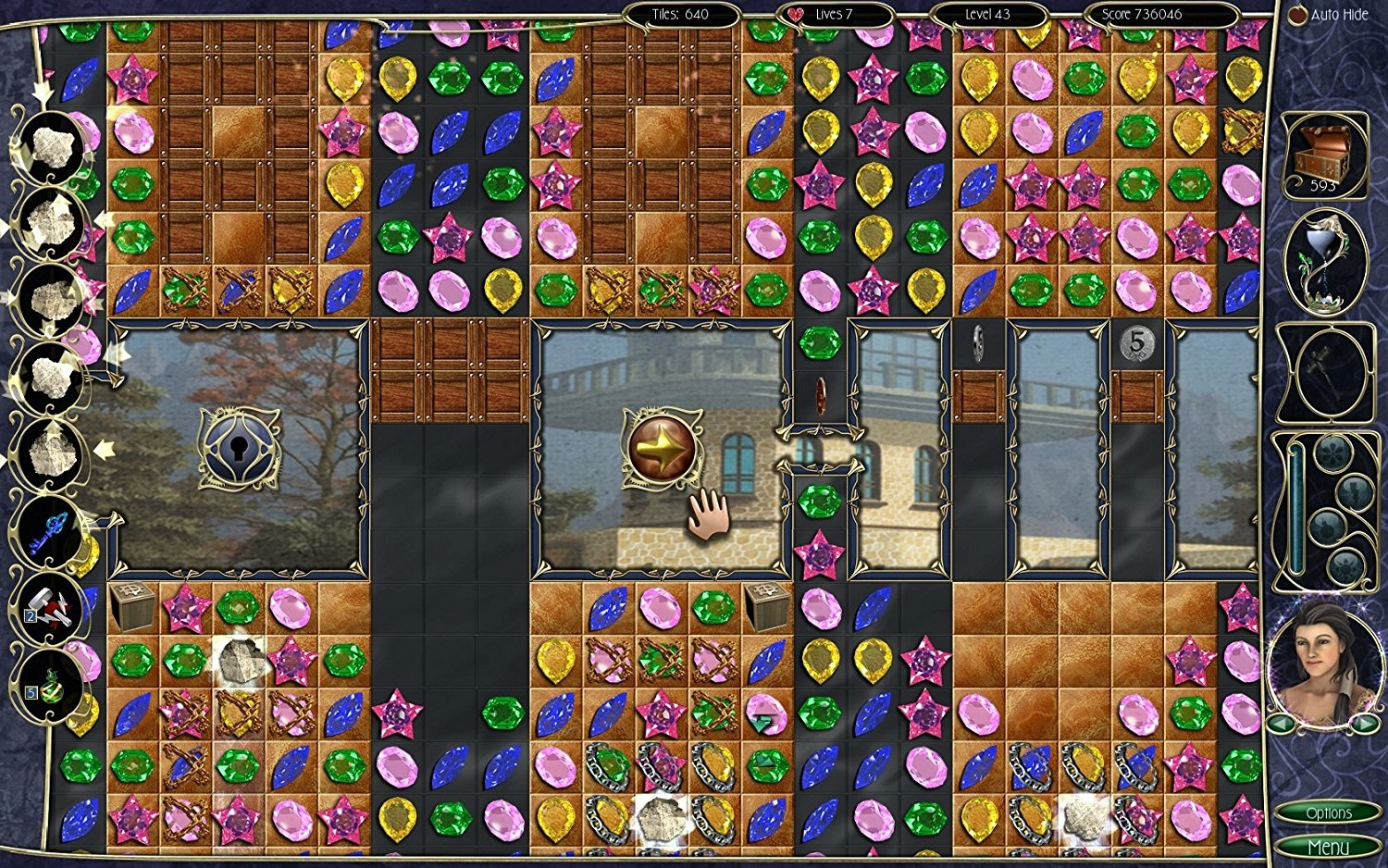This screenshot has width=1388, height=868.
Task: Select the dark hammer tool slot
Action: (1323, 372)
